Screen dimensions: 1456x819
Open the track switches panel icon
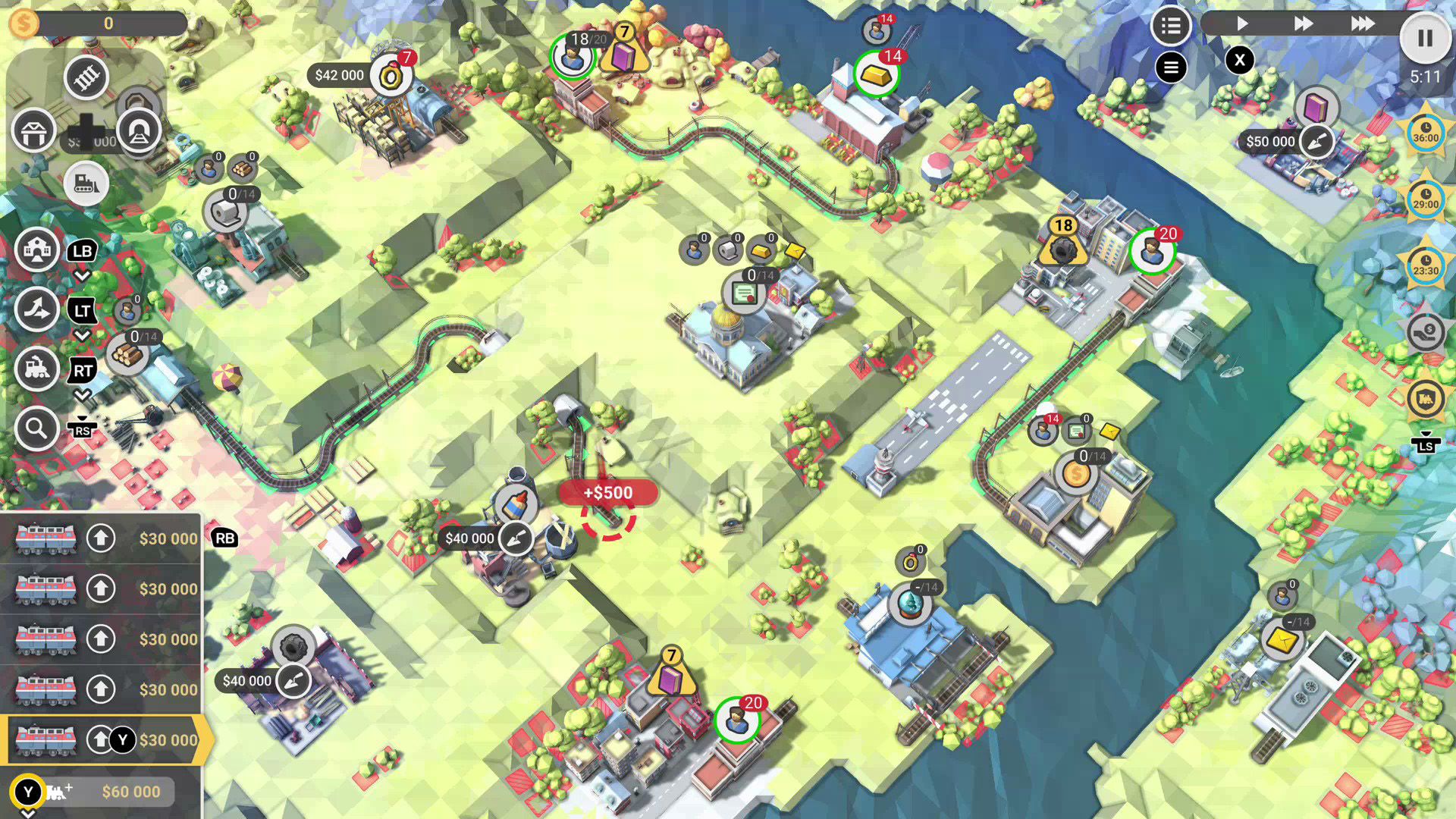click(36, 309)
